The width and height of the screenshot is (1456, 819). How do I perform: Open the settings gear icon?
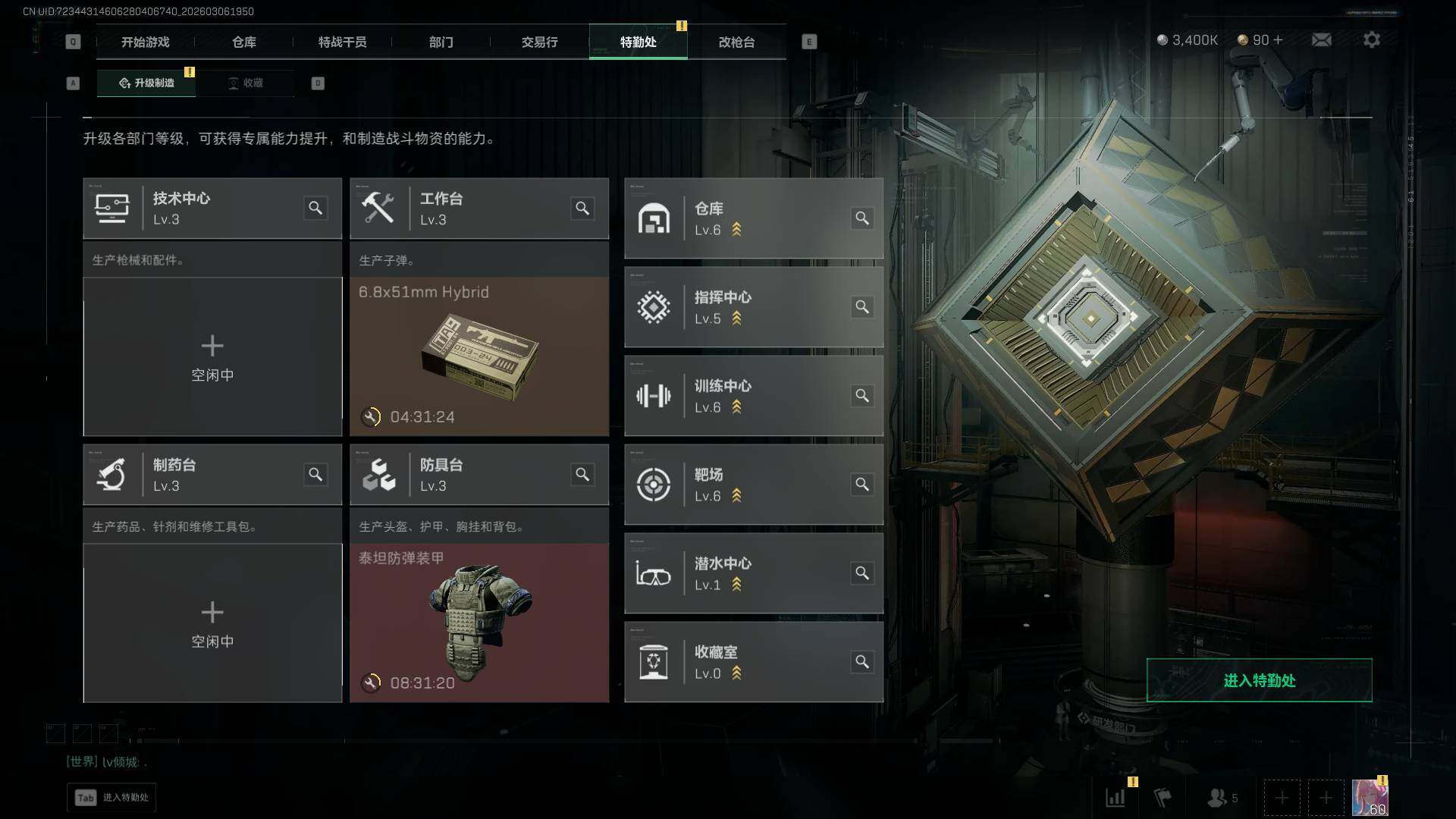[x=1371, y=39]
